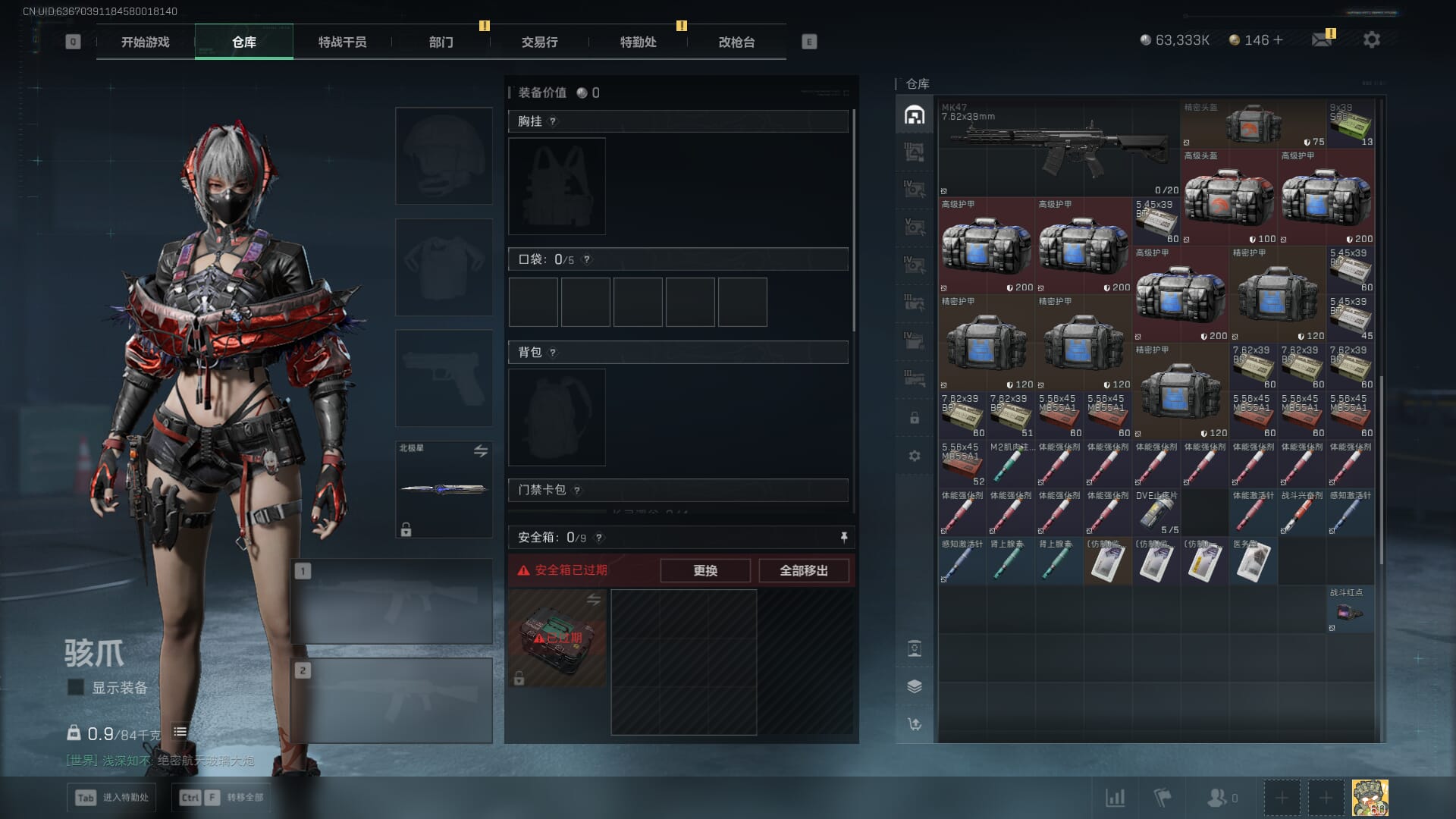Open the 改枪台 tab
This screenshot has height=819, width=1456.
click(x=736, y=42)
